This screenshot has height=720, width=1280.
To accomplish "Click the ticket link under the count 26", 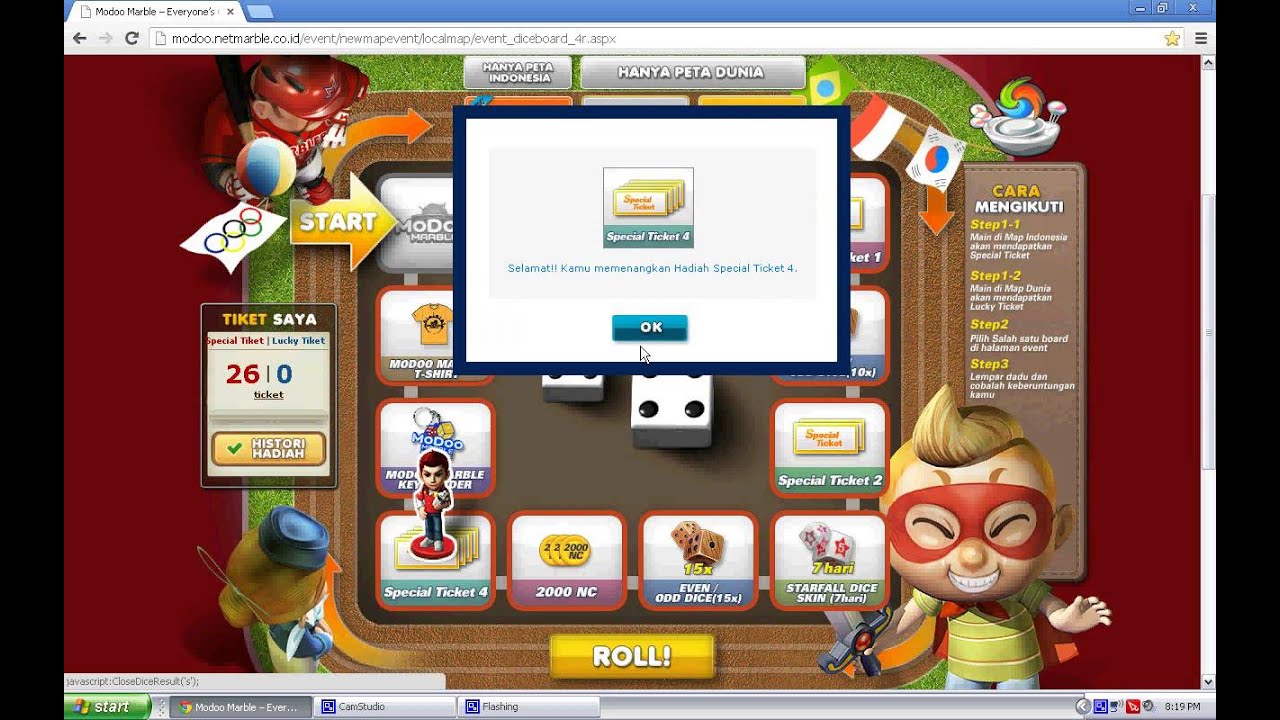I will 267,395.
